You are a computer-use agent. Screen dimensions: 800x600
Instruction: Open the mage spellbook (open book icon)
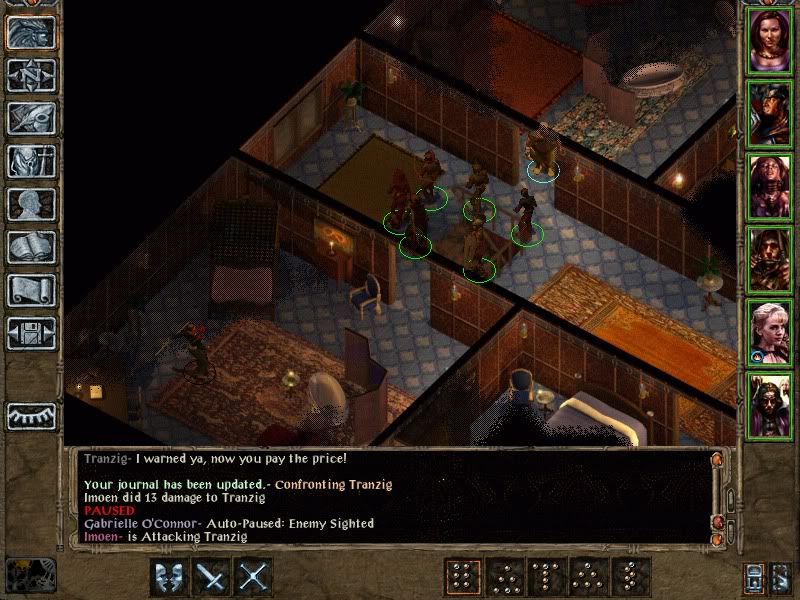pos(31,248)
